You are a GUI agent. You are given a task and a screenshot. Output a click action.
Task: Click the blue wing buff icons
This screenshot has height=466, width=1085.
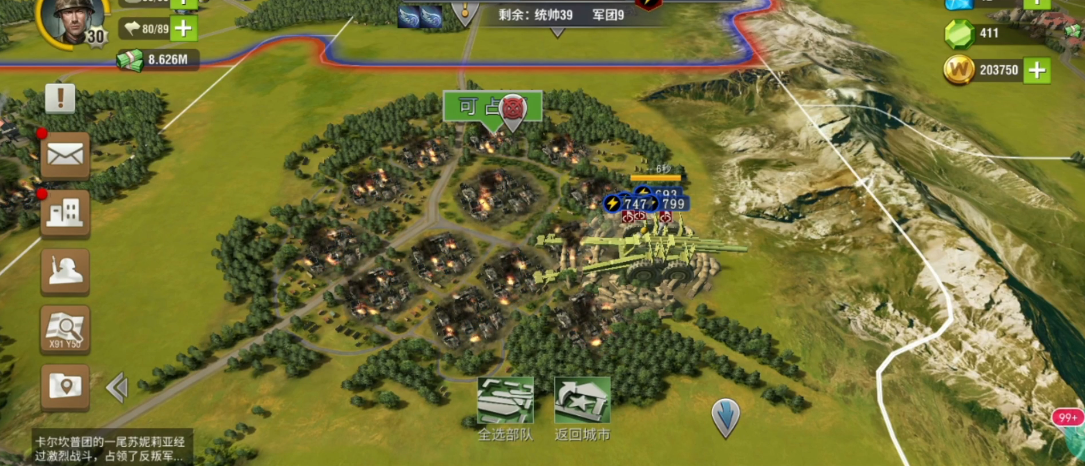[421, 15]
